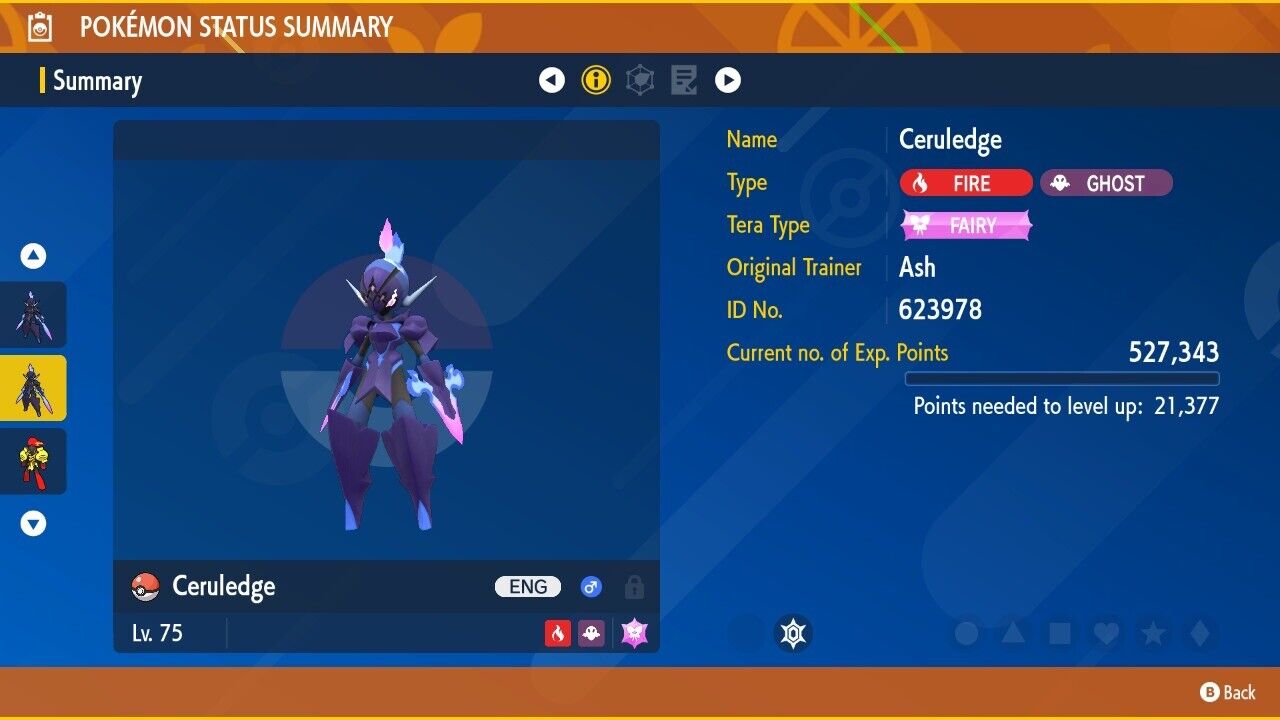Toggle the heart marking
Image resolution: width=1280 pixels, height=720 pixels.
(x=1105, y=633)
